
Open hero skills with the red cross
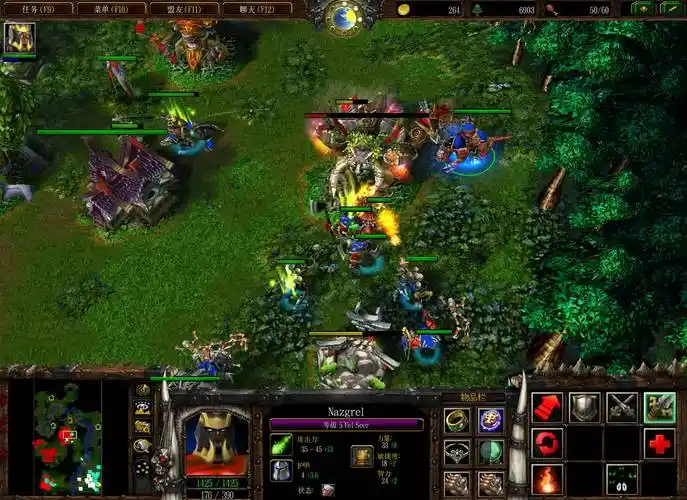(659, 442)
